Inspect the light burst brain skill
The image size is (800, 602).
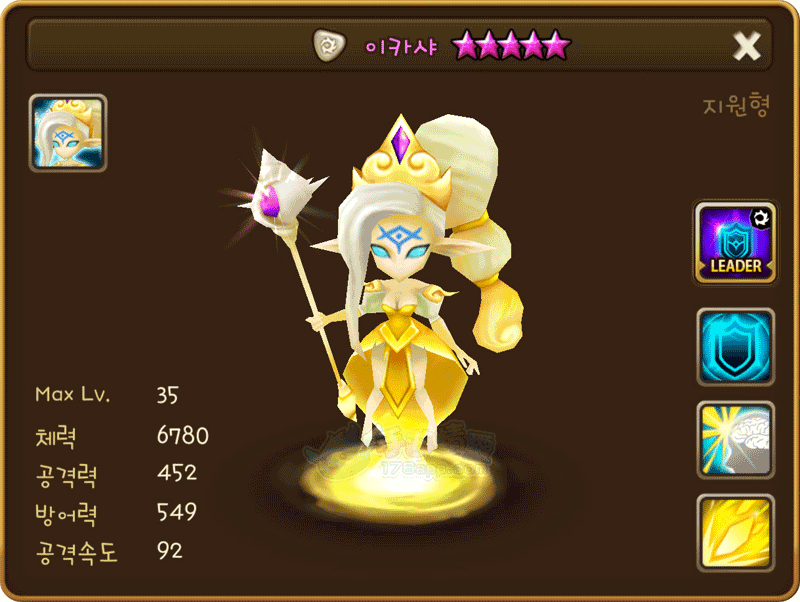pyautogui.click(x=735, y=440)
